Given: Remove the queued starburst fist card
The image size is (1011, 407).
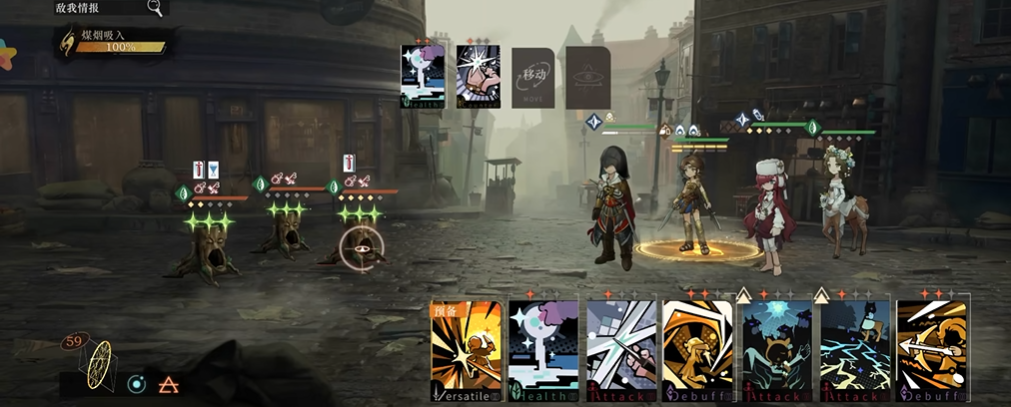Looking at the screenshot, I should 477,75.
